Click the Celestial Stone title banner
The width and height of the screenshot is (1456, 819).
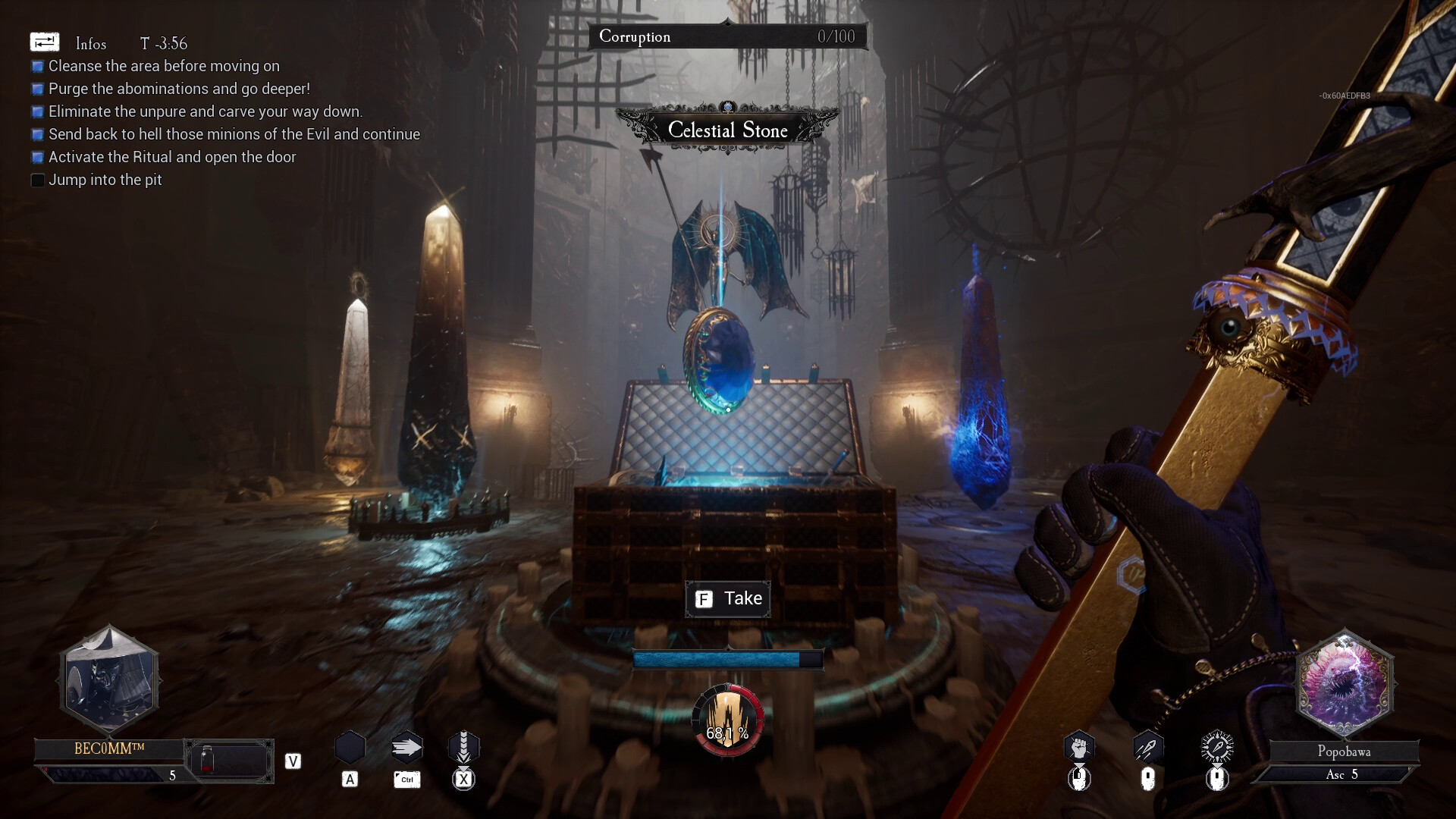pyautogui.click(x=727, y=130)
